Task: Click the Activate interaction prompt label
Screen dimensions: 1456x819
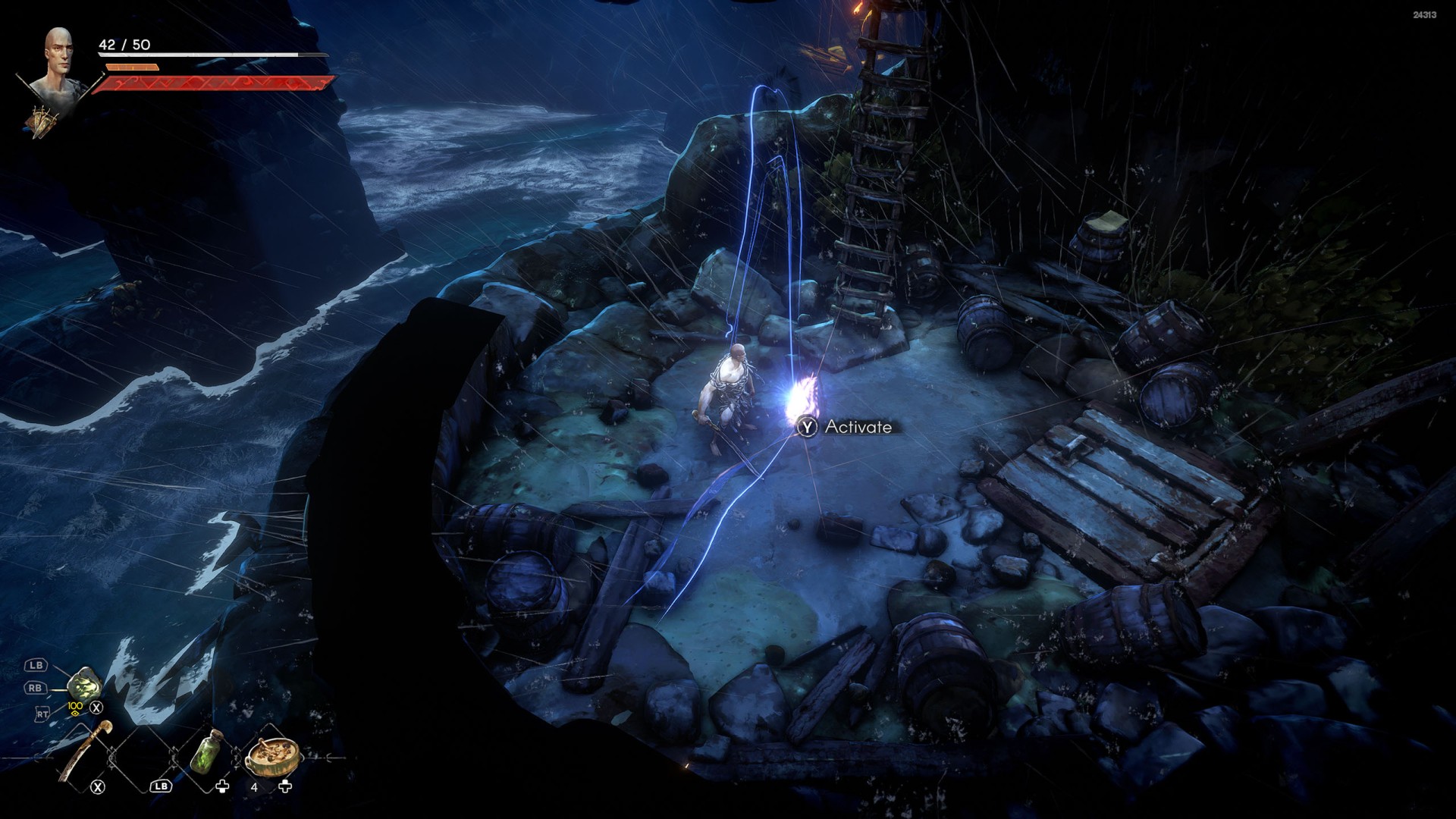Action: click(x=858, y=427)
